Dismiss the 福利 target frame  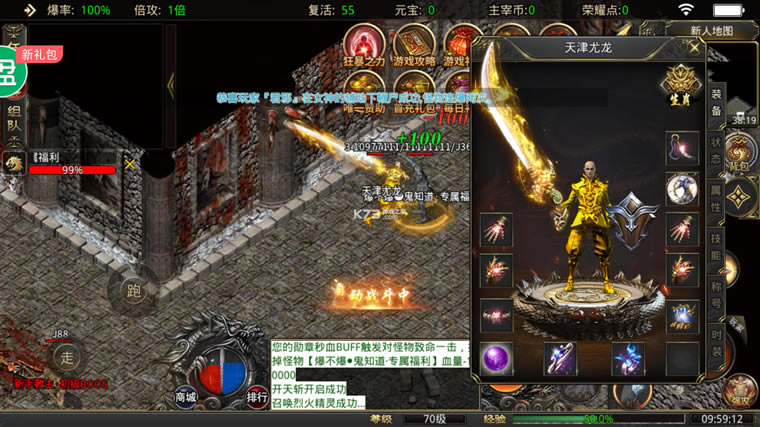129,163
